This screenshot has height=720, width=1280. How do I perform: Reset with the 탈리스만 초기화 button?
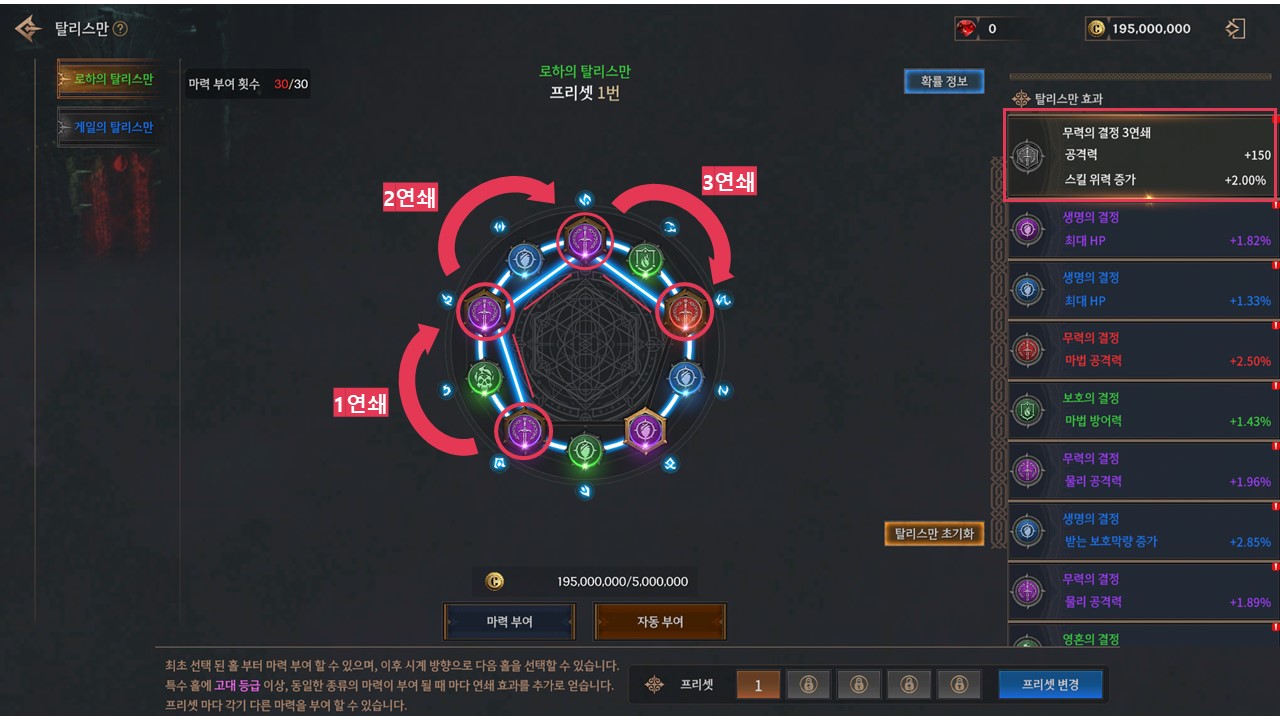click(x=934, y=533)
